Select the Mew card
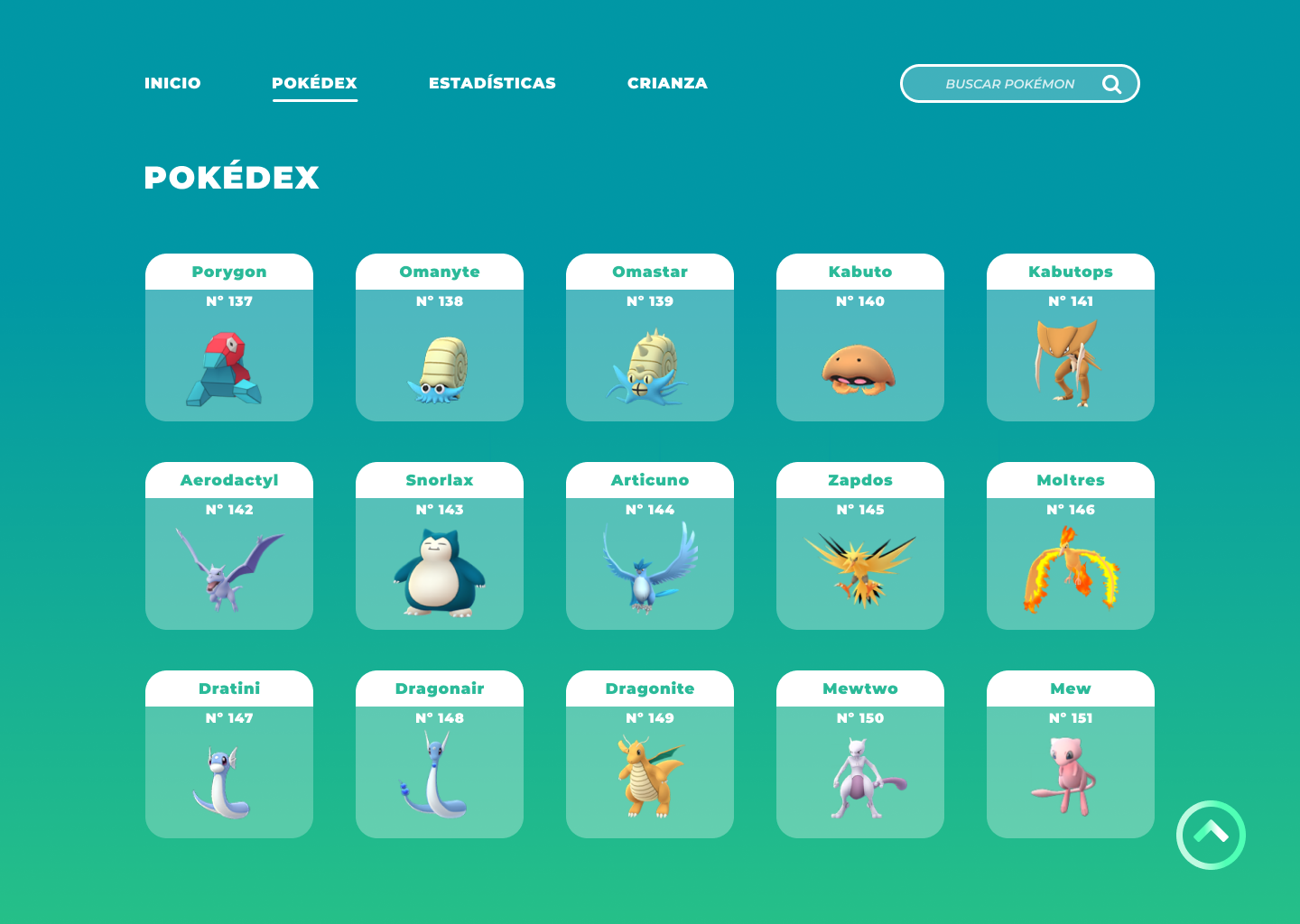This screenshot has height=924, width=1300. [1071, 754]
